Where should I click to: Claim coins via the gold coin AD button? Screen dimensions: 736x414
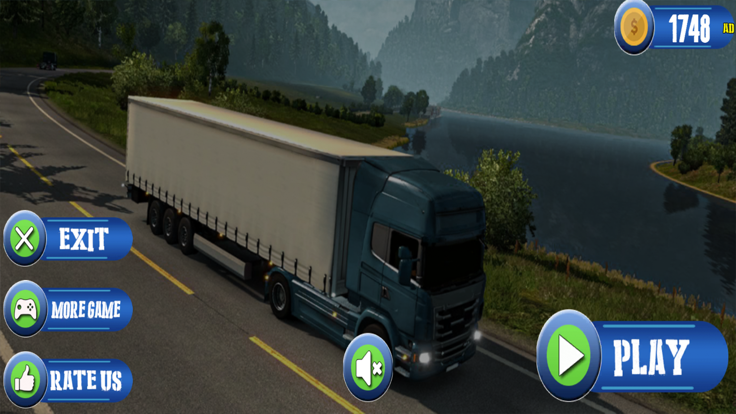(x=675, y=27)
